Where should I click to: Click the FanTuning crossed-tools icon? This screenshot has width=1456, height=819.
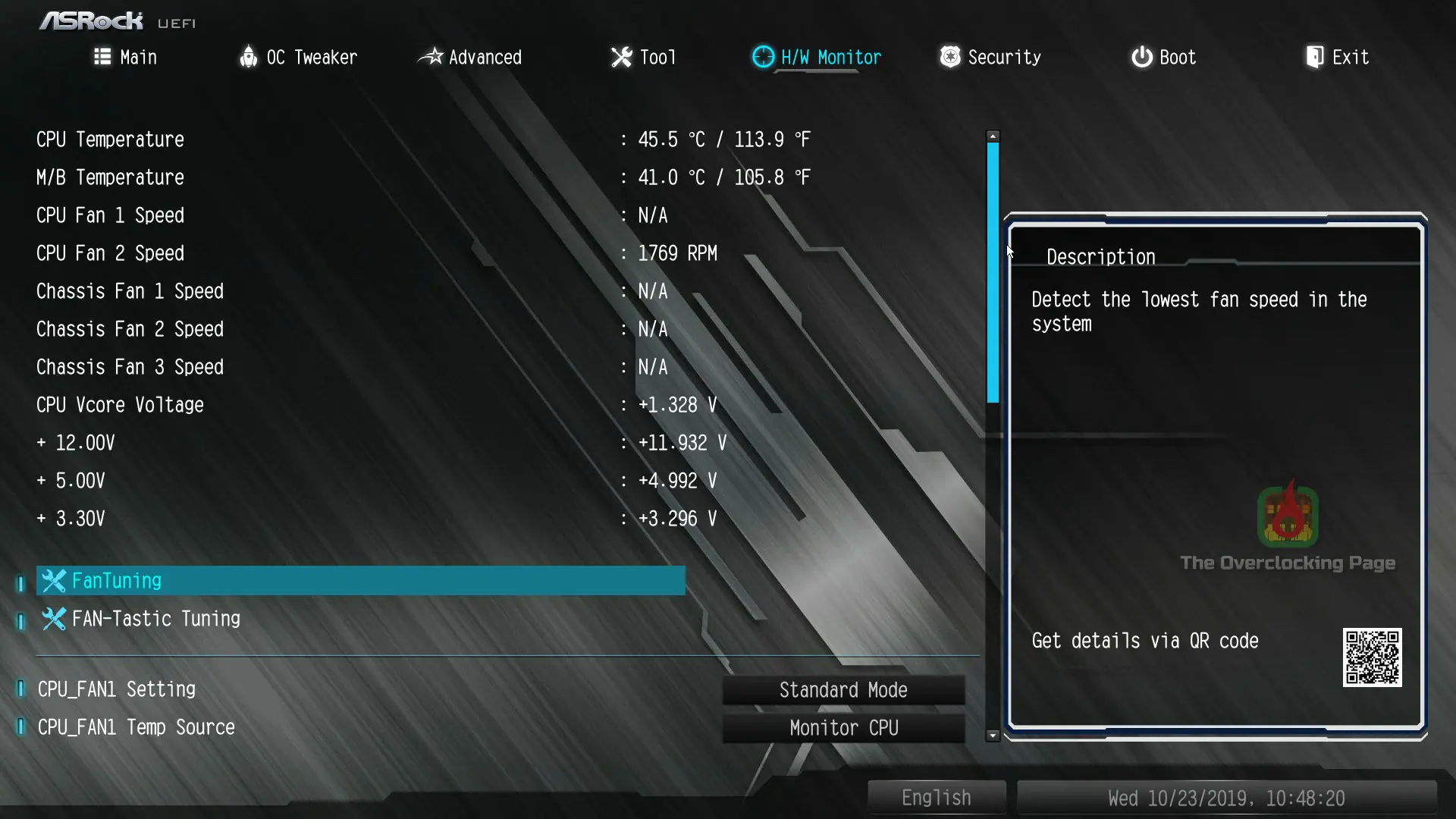[x=53, y=580]
